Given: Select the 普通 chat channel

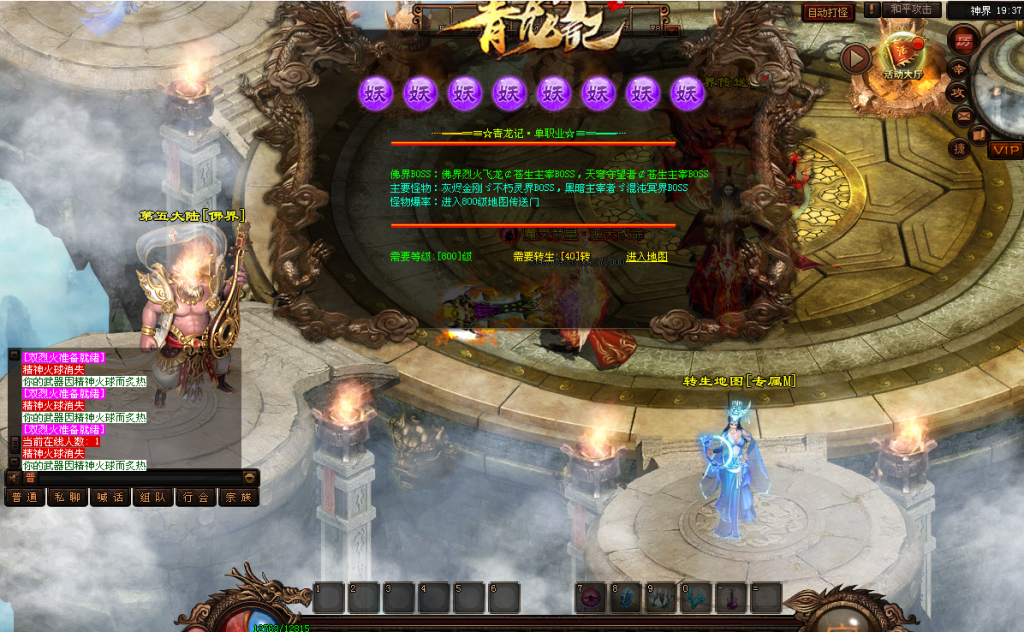Looking at the screenshot, I should [25, 497].
